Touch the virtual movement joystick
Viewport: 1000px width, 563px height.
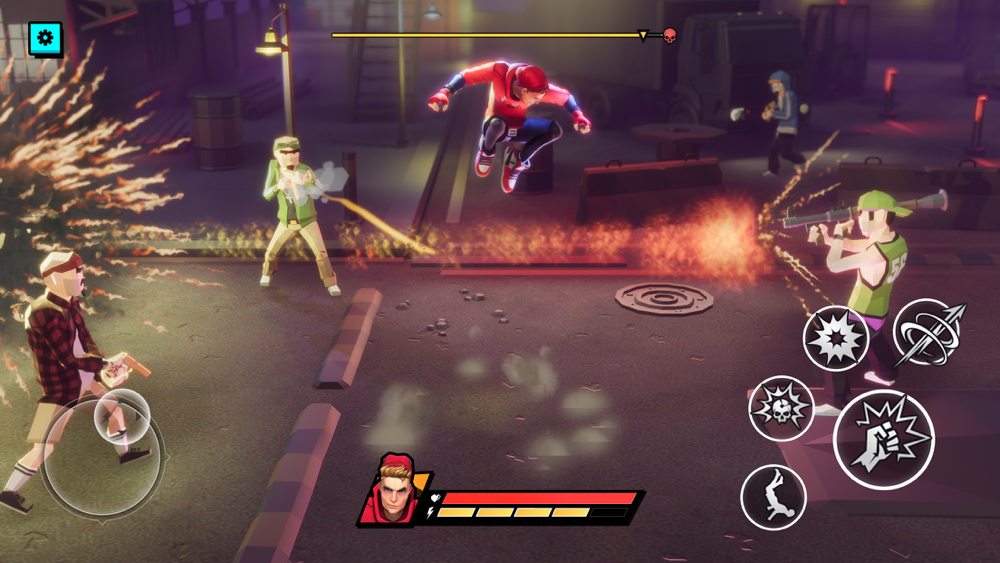coord(122,416)
